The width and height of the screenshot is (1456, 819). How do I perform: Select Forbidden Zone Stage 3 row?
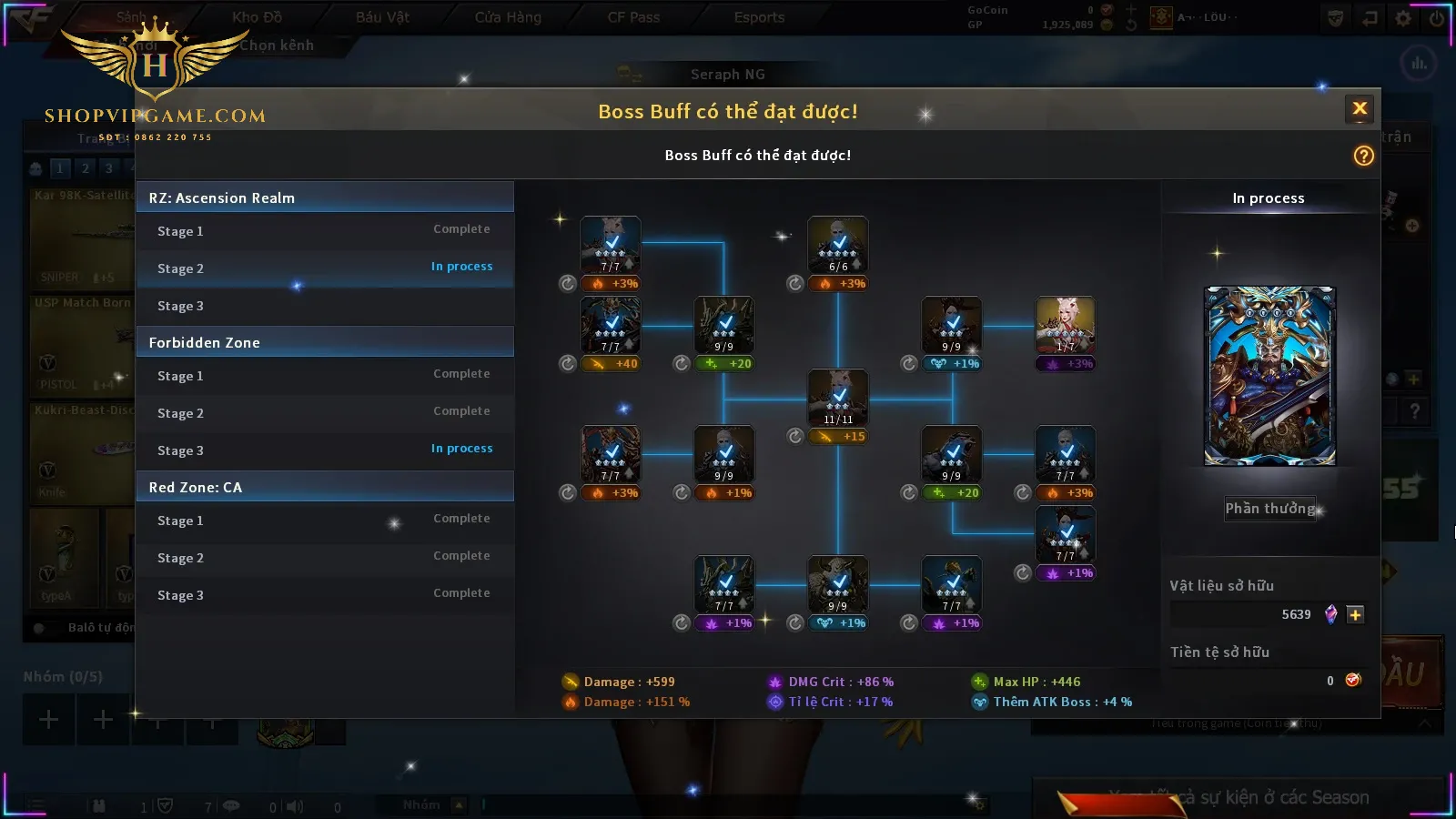(x=325, y=450)
